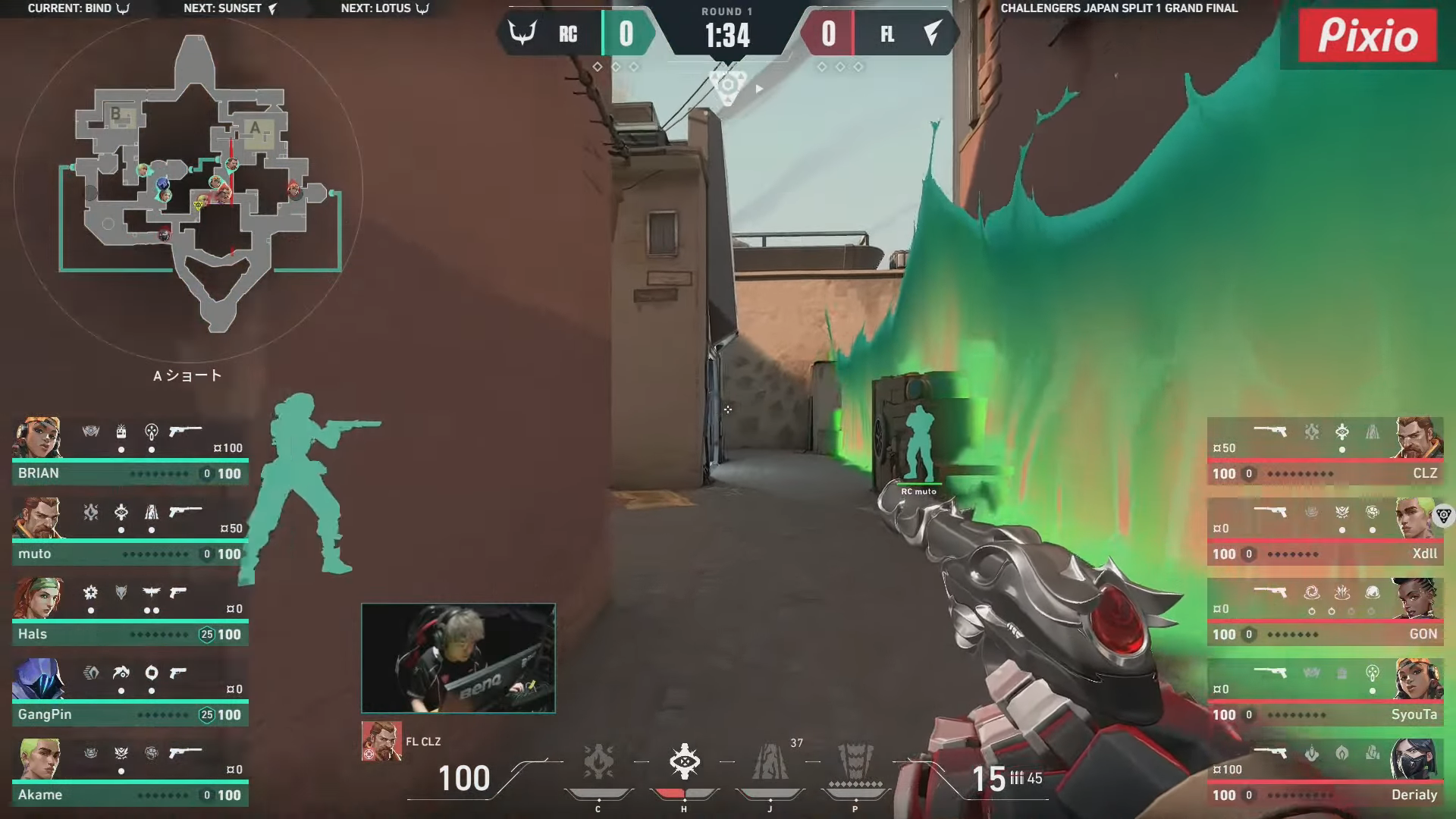Image resolution: width=1456 pixels, height=819 pixels.
Task: Activate the P ultimate ability icon
Action: coord(855,762)
